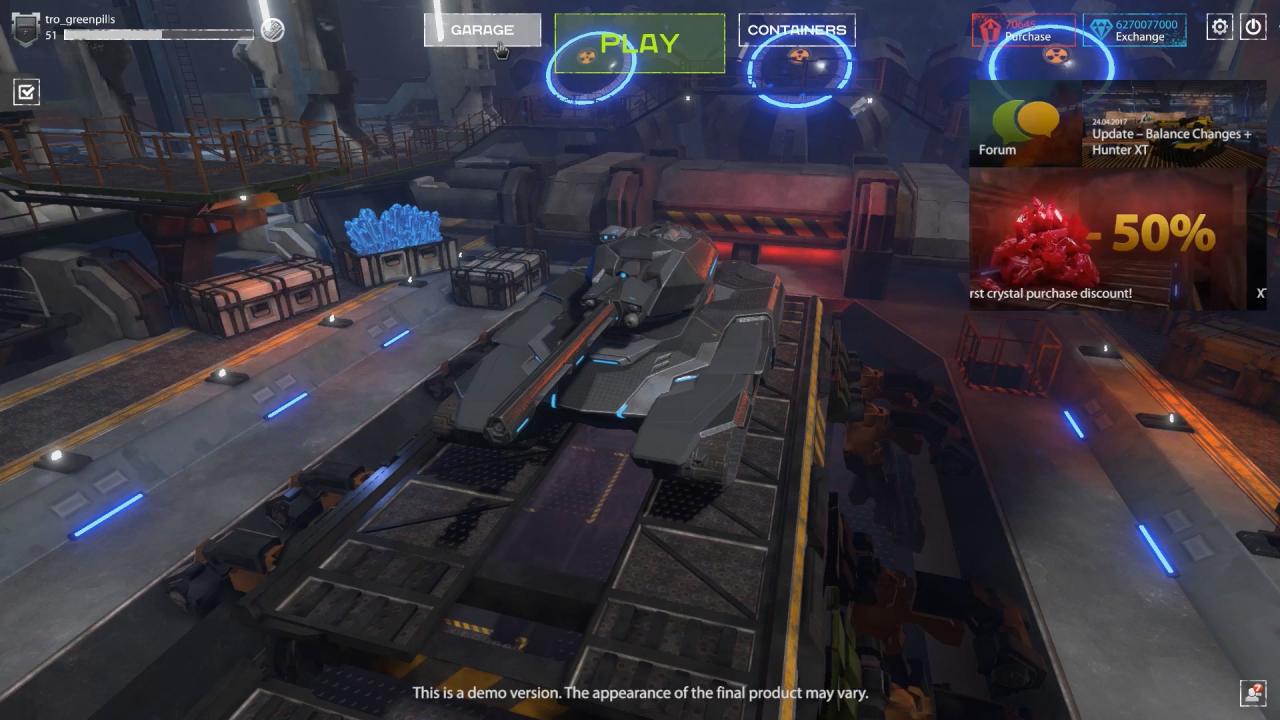Click the power-off exit icon
The width and height of the screenshot is (1280, 720).
[x=1254, y=27]
